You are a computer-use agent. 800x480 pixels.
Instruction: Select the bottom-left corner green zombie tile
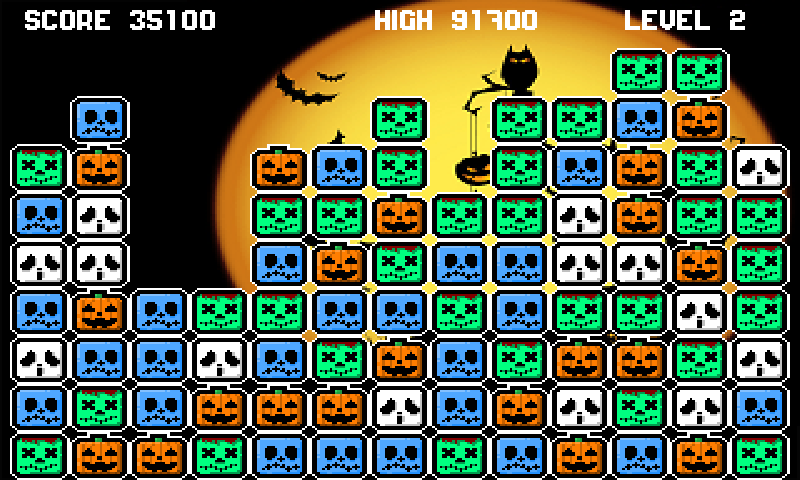(40, 455)
